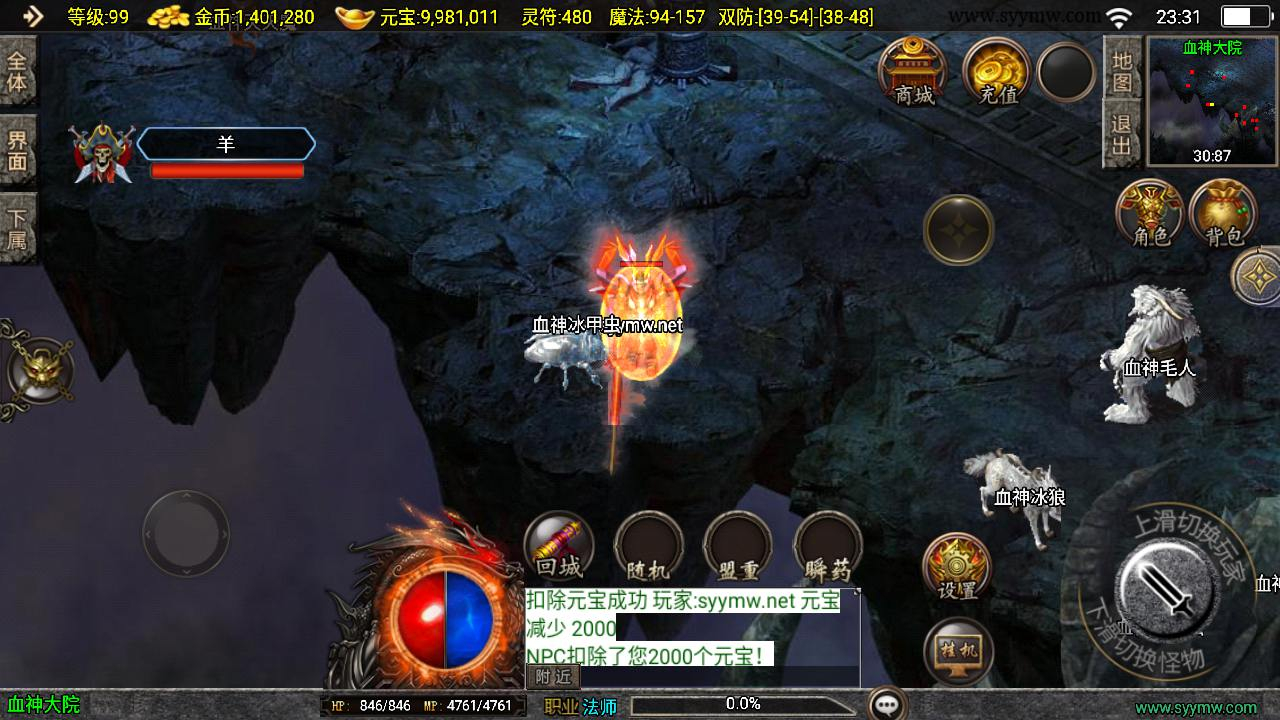The height and width of the screenshot is (720, 1280).
Task: Tap the 退出 exit button
Action: tap(1122, 134)
